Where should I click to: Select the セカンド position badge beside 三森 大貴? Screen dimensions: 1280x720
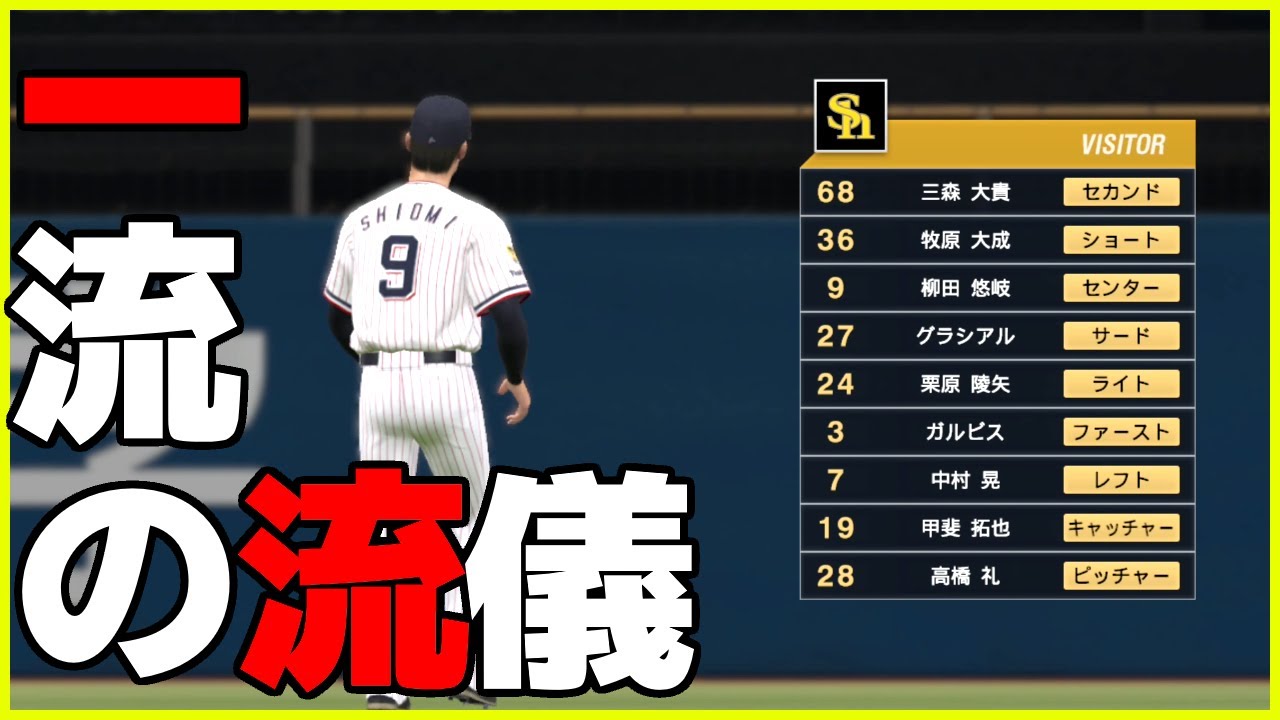(x=1123, y=192)
